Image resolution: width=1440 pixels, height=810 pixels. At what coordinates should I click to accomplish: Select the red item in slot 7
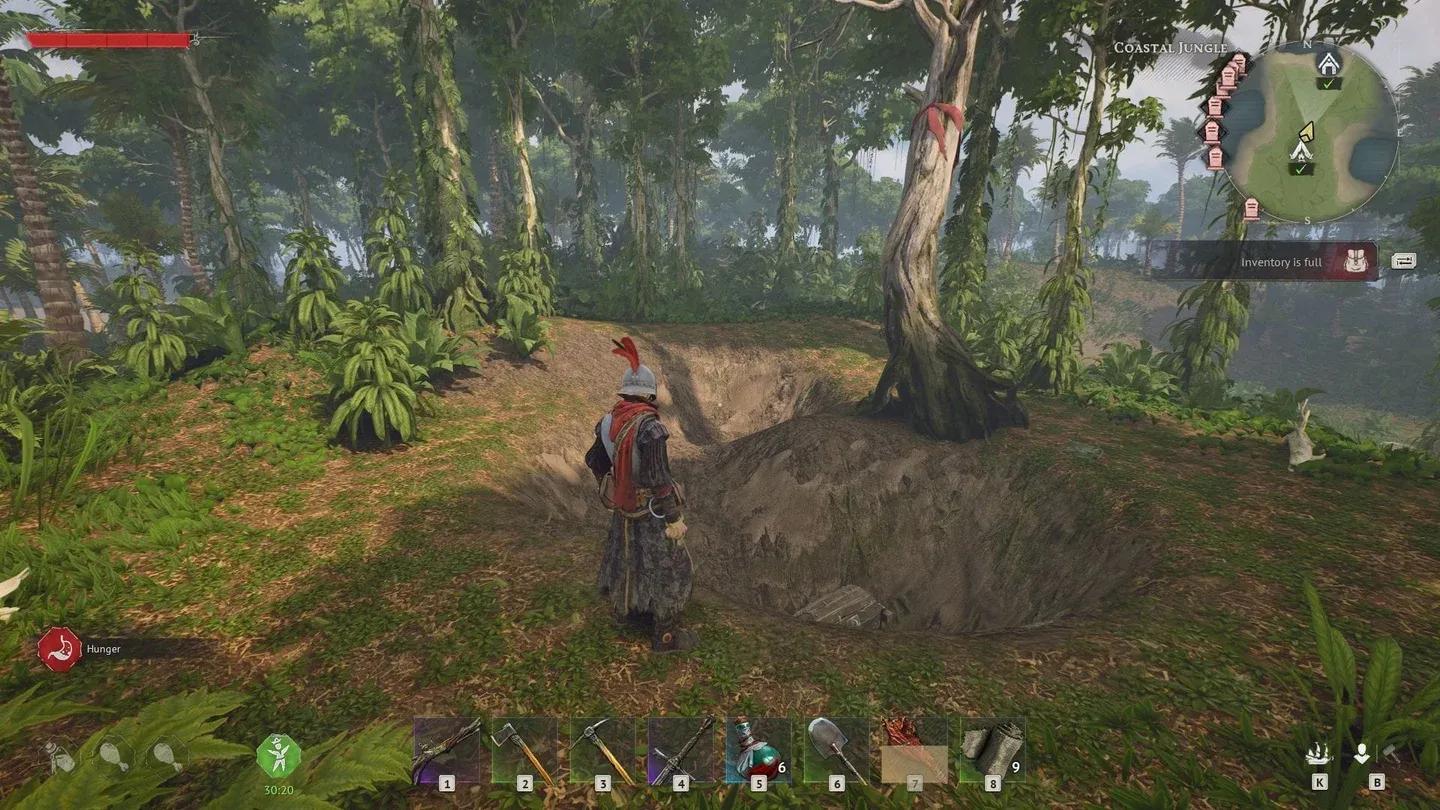coord(914,750)
